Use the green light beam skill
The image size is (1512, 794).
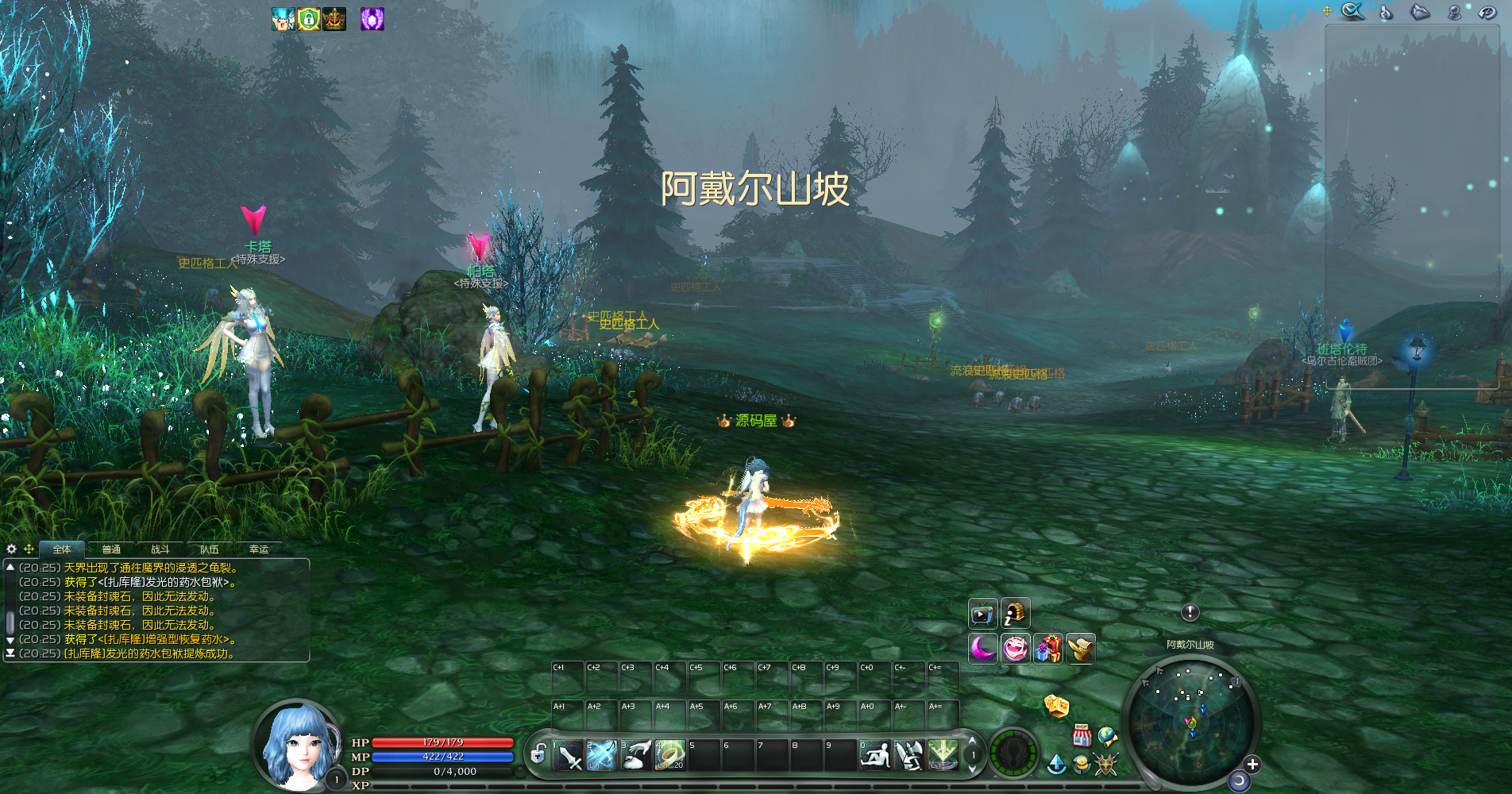pos(943,755)
